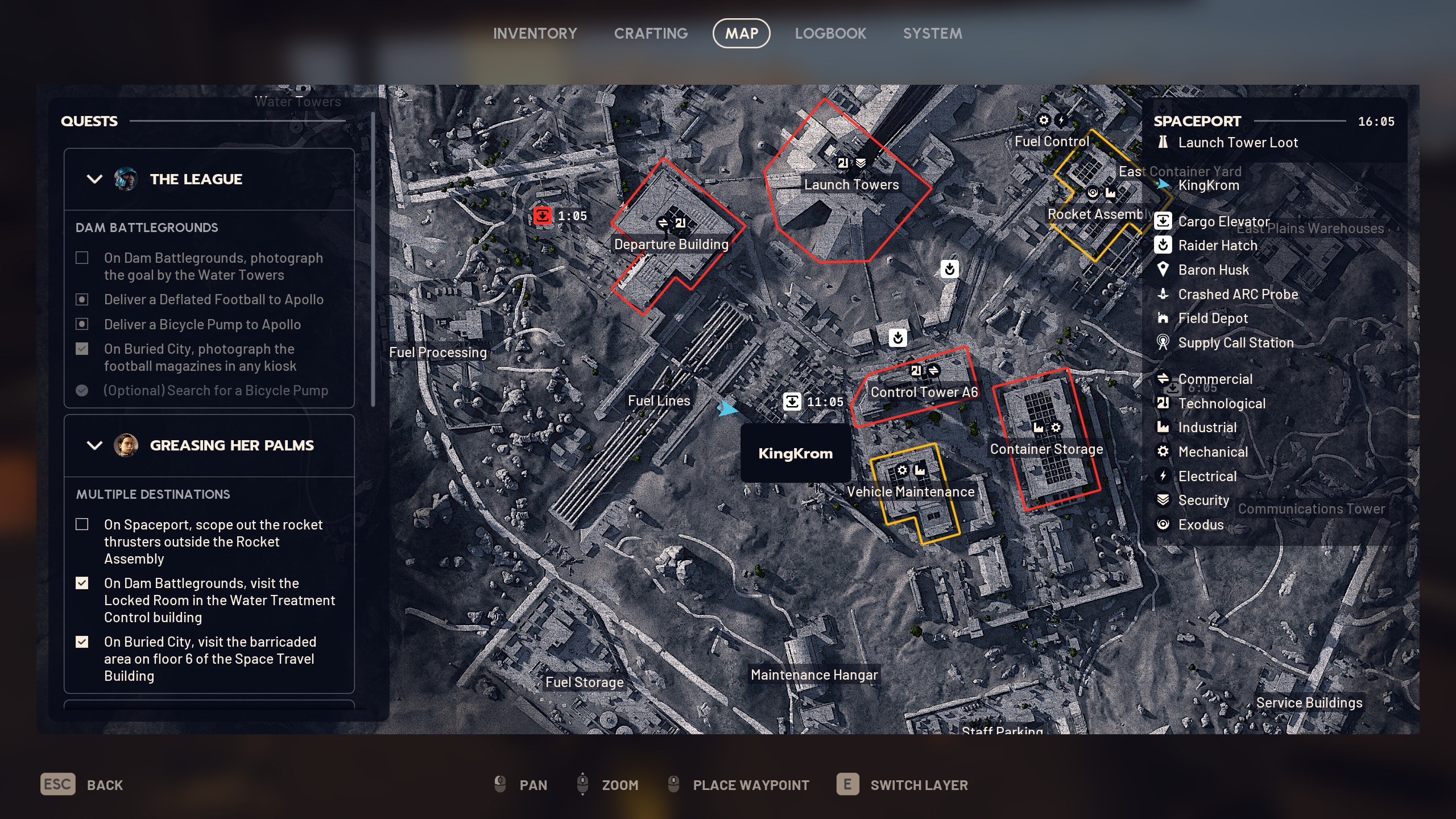The image size is (1456, 819).
Task: Select the Raider Hatch legend icon
Action: tap(1164, 246)
